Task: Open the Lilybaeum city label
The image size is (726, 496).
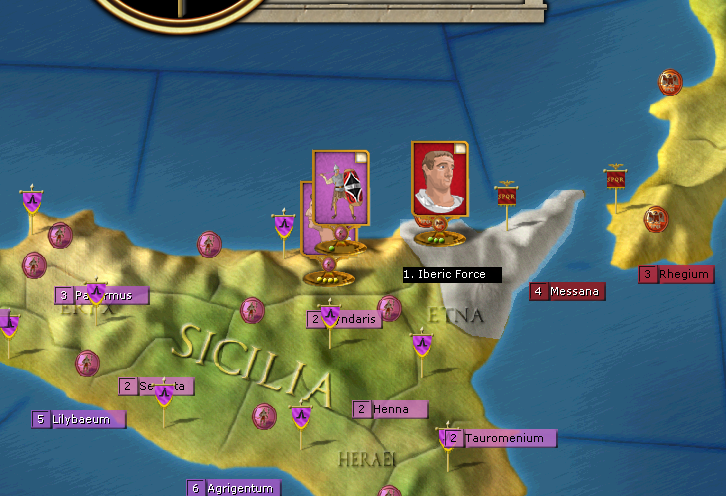Action: pos(79,419)
